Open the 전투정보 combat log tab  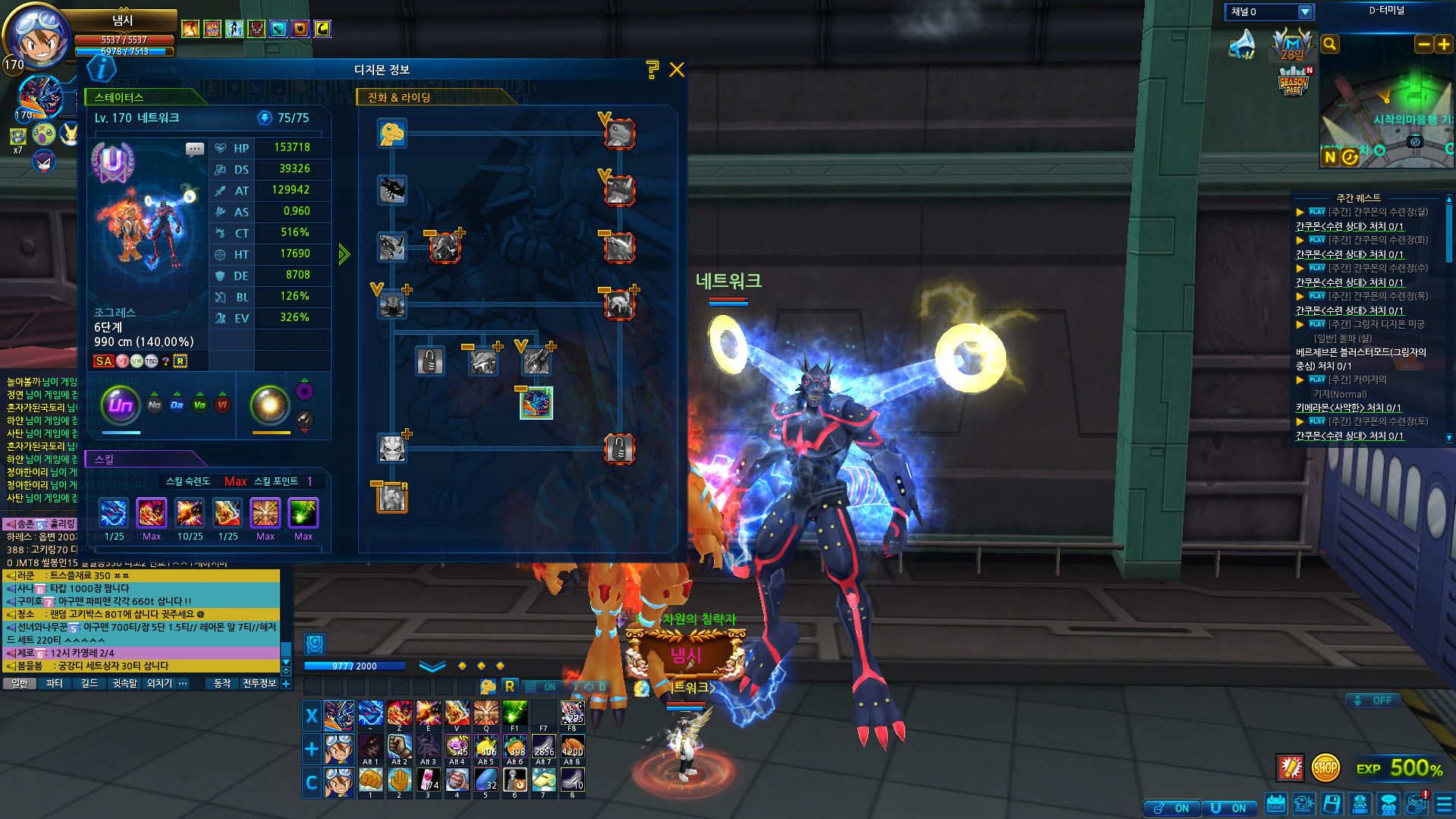click(259, 683)
